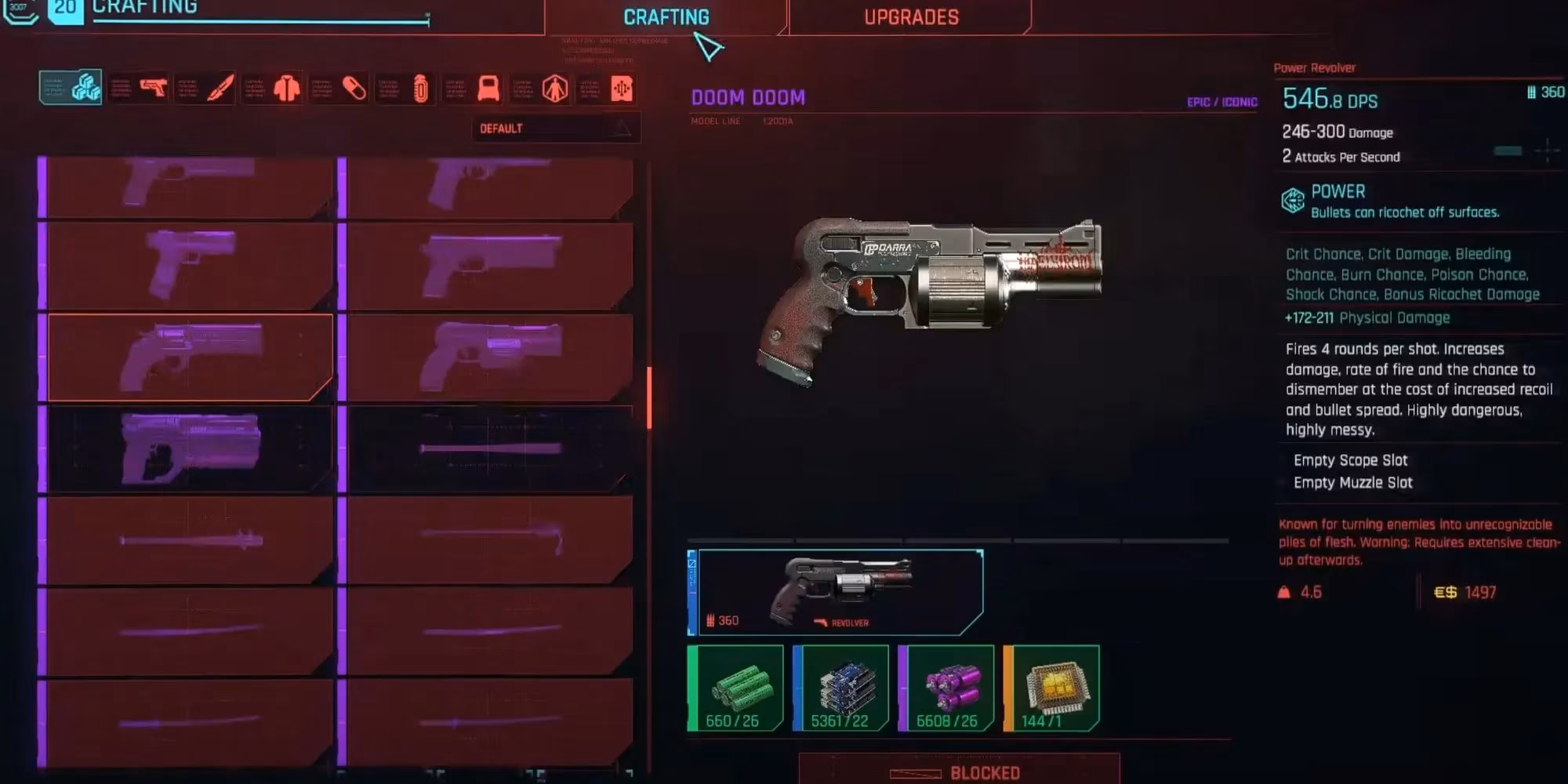Open the DEFAULT sorting dropdown

(554, 128)
